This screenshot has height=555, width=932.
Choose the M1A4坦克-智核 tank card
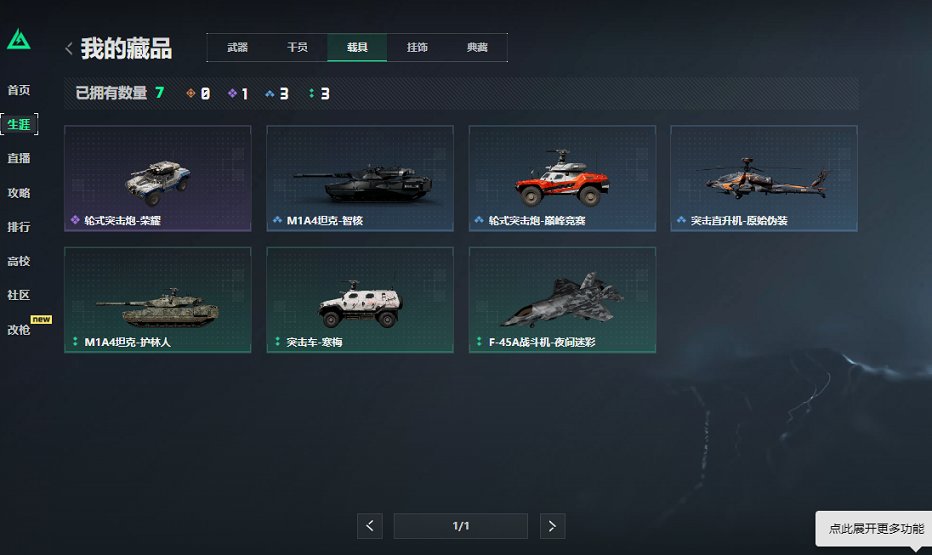360,178
